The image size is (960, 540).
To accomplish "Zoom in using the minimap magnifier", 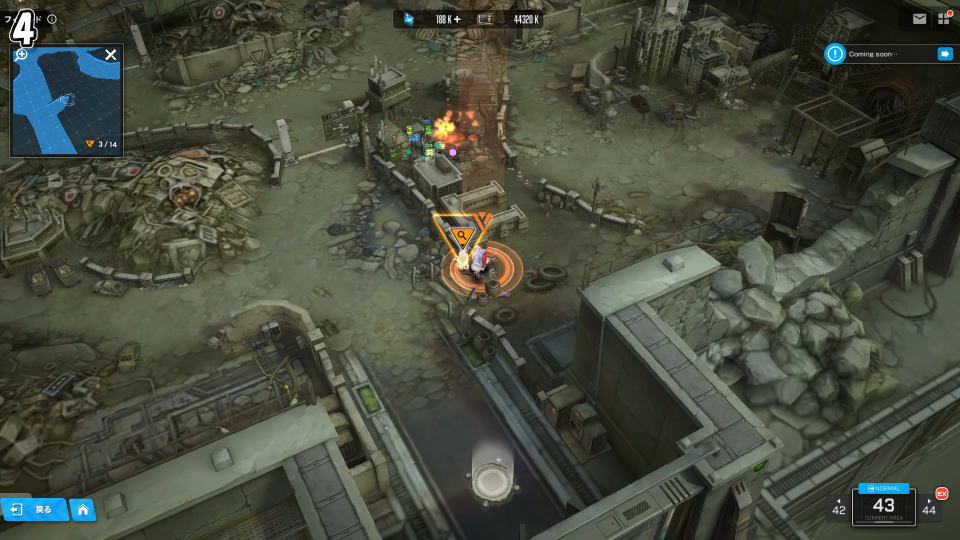I will [21, 54].
